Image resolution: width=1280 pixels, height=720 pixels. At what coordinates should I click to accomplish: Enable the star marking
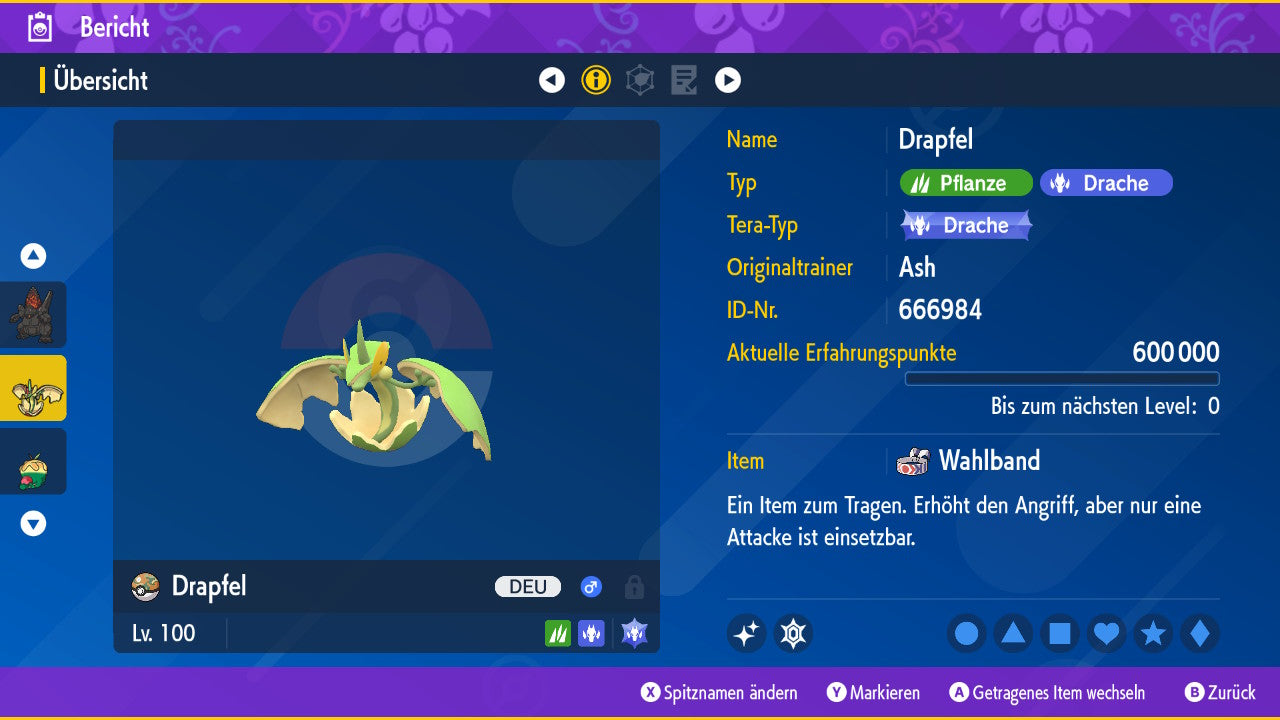[1152, 633]
